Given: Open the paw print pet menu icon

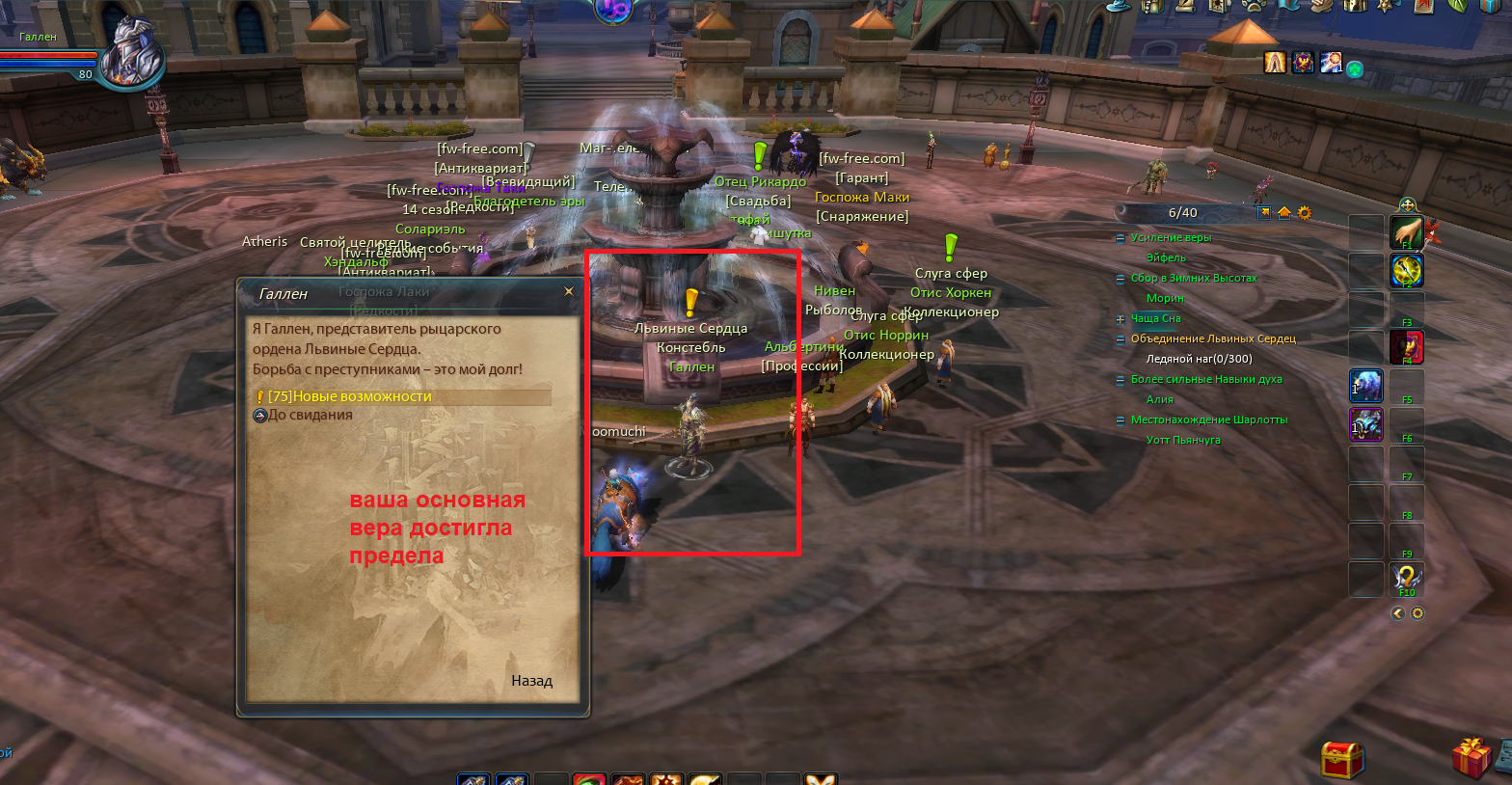Looking at the screenshot, I should 1254,6.
